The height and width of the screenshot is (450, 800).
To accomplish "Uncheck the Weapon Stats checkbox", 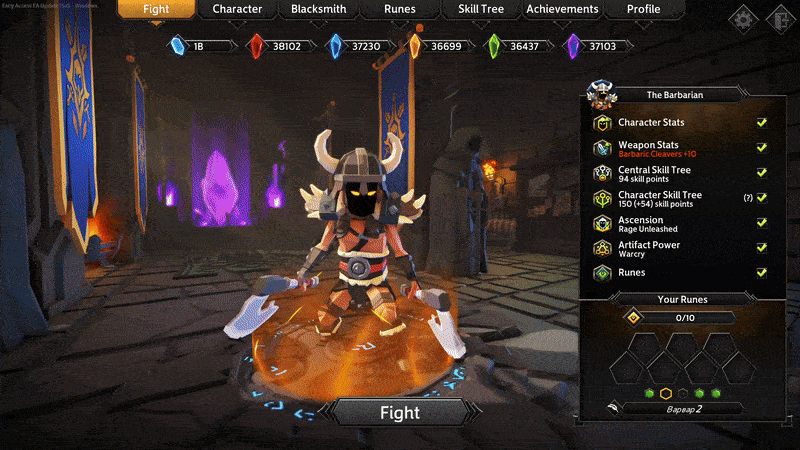I will [762, 148].
